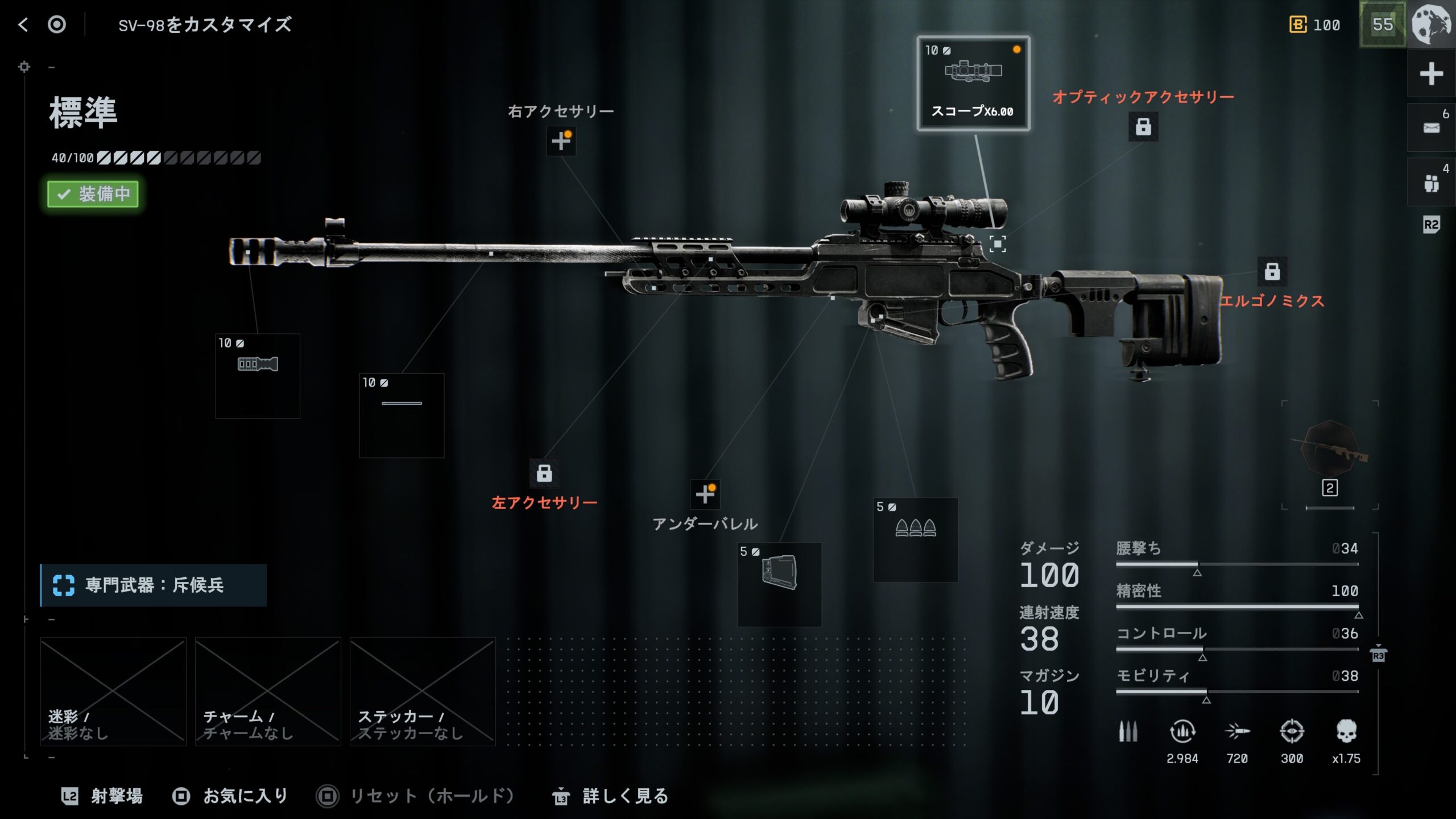Viewport: 1456px width, 819px height.
Task: Mark this build as favorite
Action: click(x=231, y=796)
